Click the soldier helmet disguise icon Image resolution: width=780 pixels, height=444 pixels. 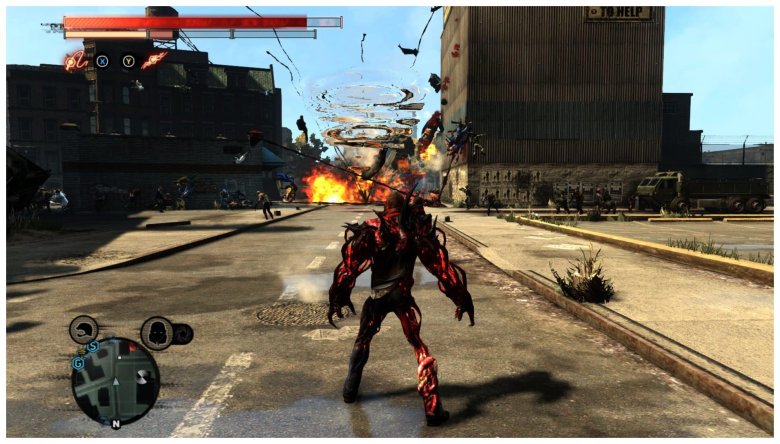click(84, 329)
